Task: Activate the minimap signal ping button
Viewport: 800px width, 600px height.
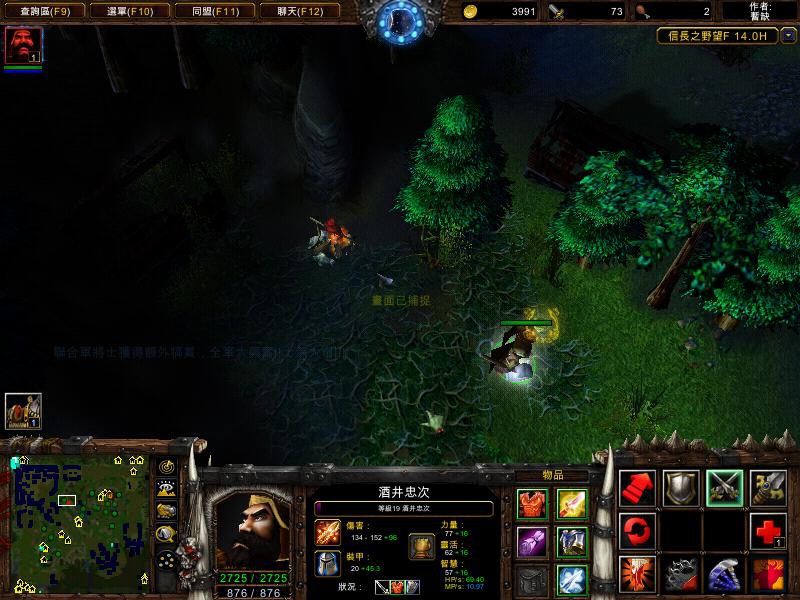Action: click(x=167, y=466)
